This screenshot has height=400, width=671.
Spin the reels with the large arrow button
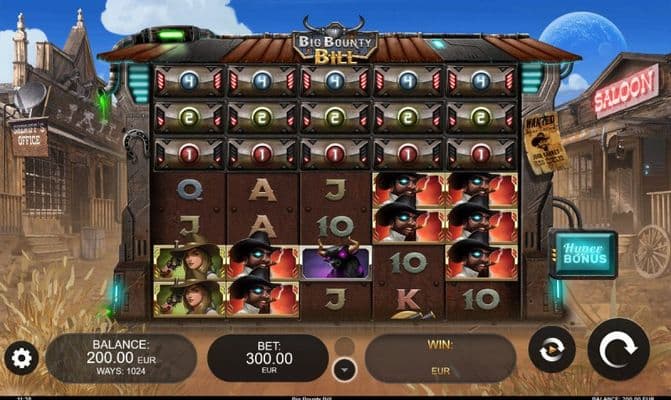(x=618, y=350)
